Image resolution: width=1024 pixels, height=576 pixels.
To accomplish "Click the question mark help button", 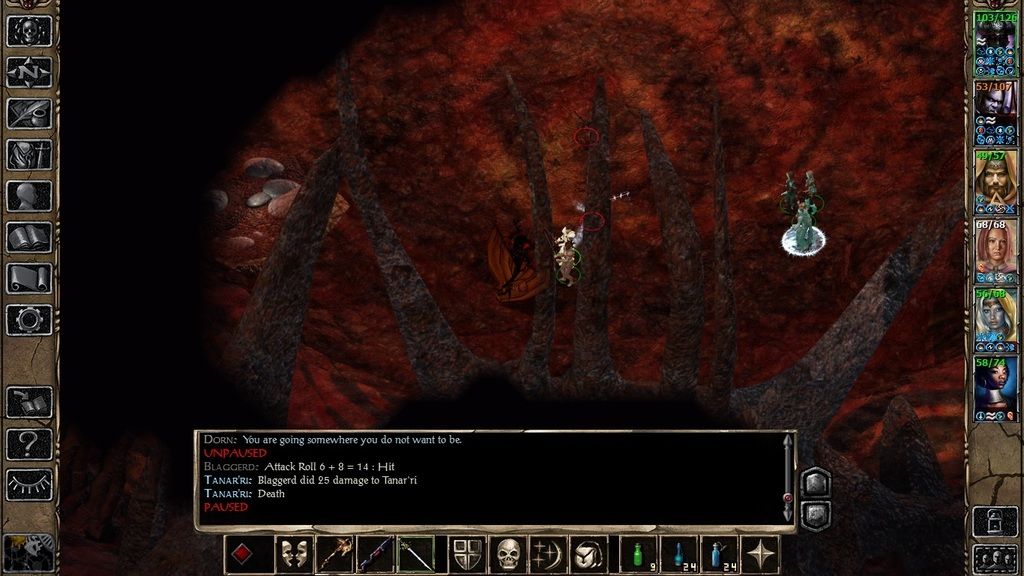I will pyautogui.click(x=29, y=443).
